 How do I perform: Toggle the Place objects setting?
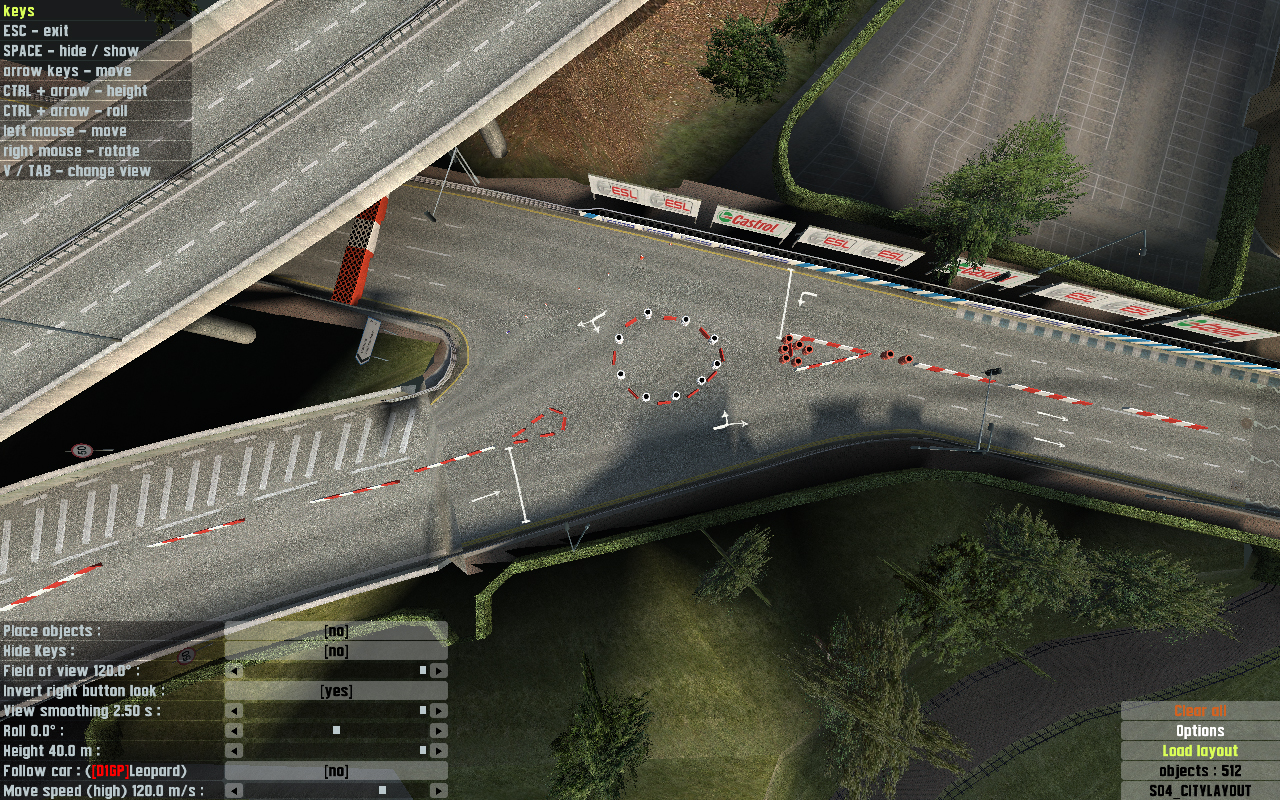(336, 631)
